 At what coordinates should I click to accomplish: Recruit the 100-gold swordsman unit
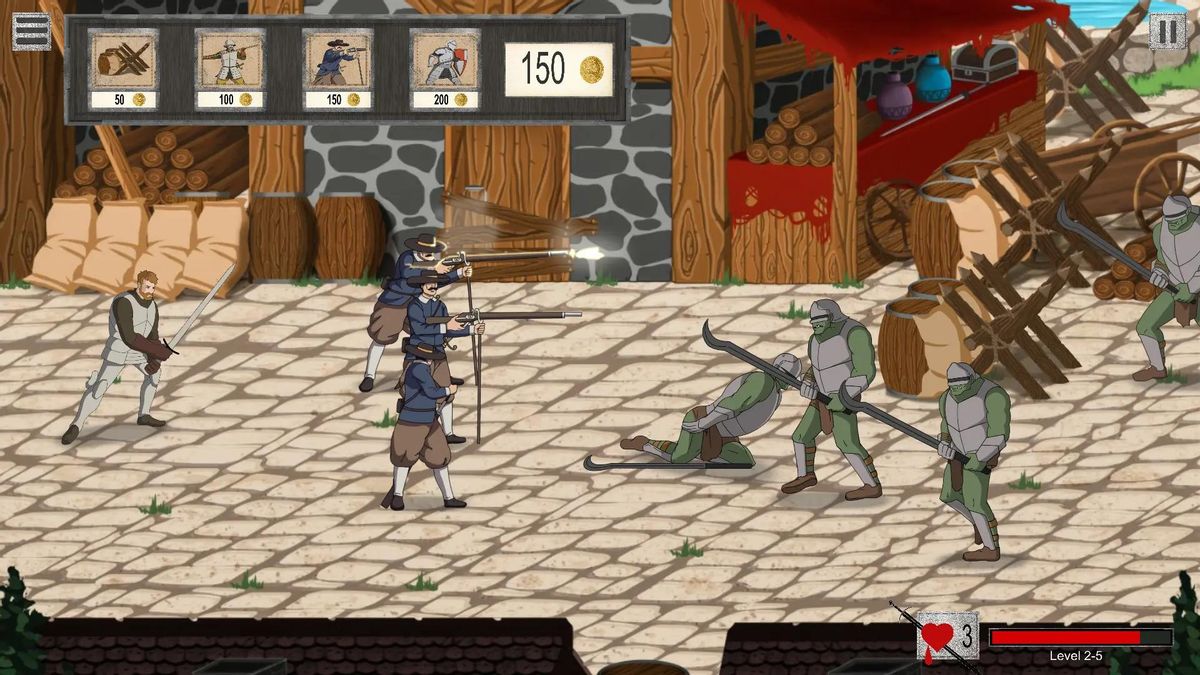point(230,68)
